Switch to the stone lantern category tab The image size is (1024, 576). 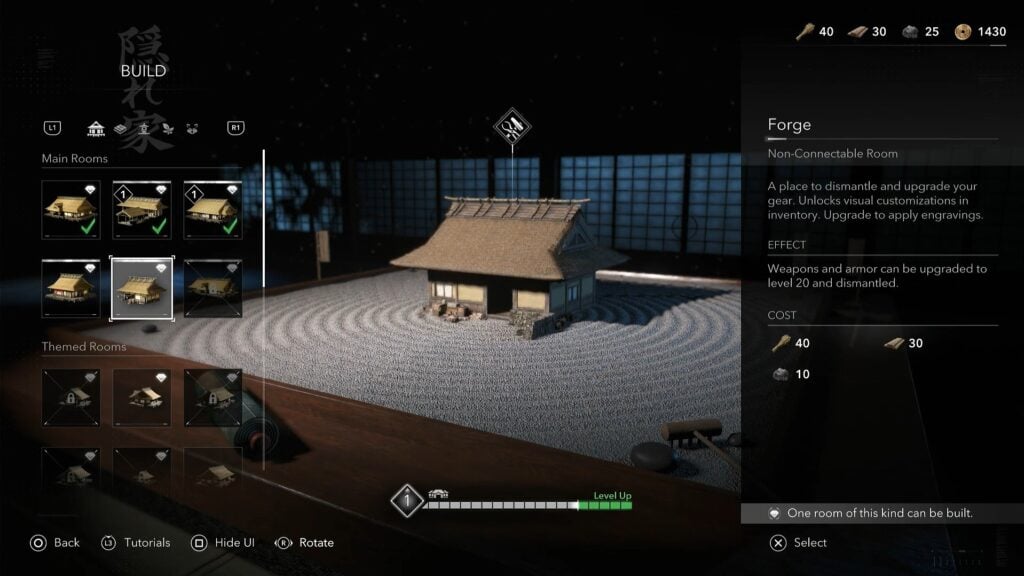[x=143, y=128]
